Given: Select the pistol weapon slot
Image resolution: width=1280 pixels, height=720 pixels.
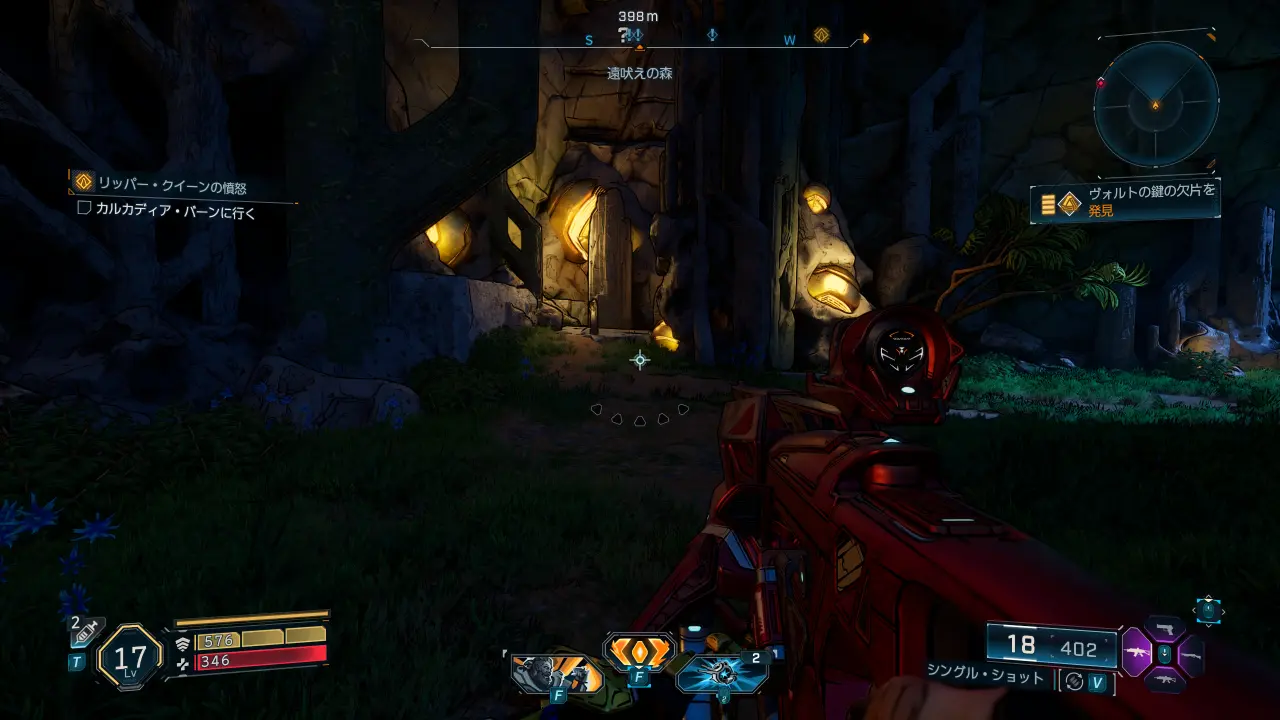Looking at the screenshot, I should pos(1163,628).
